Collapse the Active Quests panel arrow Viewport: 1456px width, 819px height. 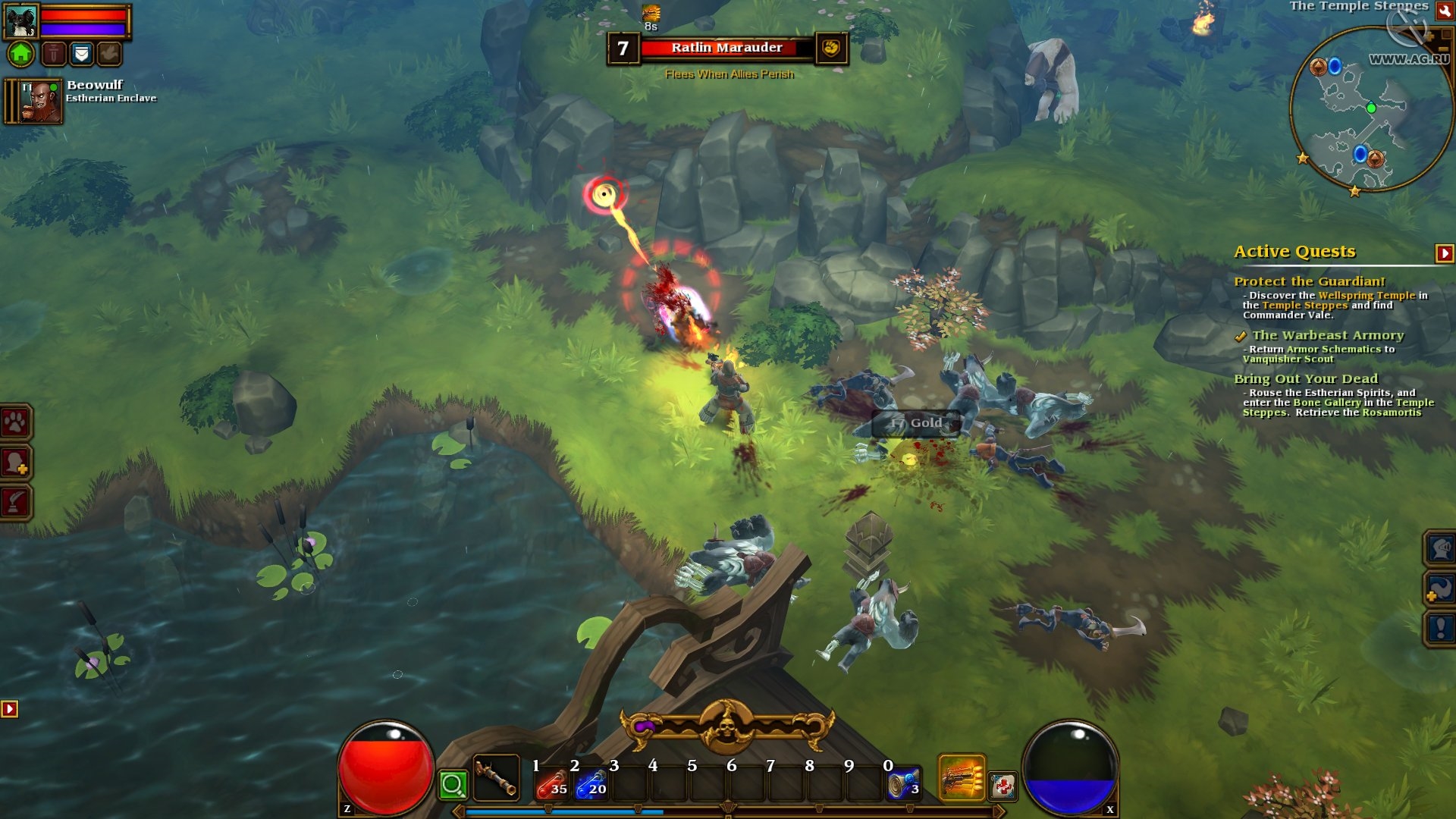pos(1444,253)
